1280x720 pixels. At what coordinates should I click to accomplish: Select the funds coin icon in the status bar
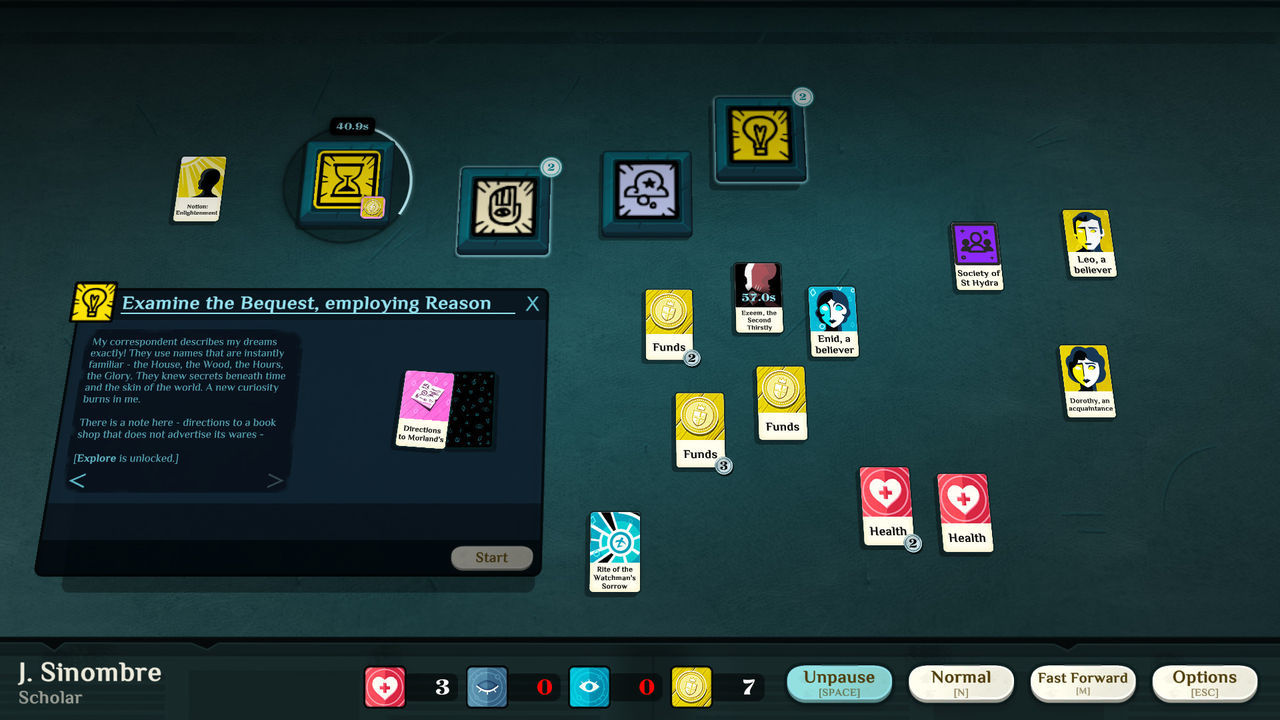pos(692,686)
